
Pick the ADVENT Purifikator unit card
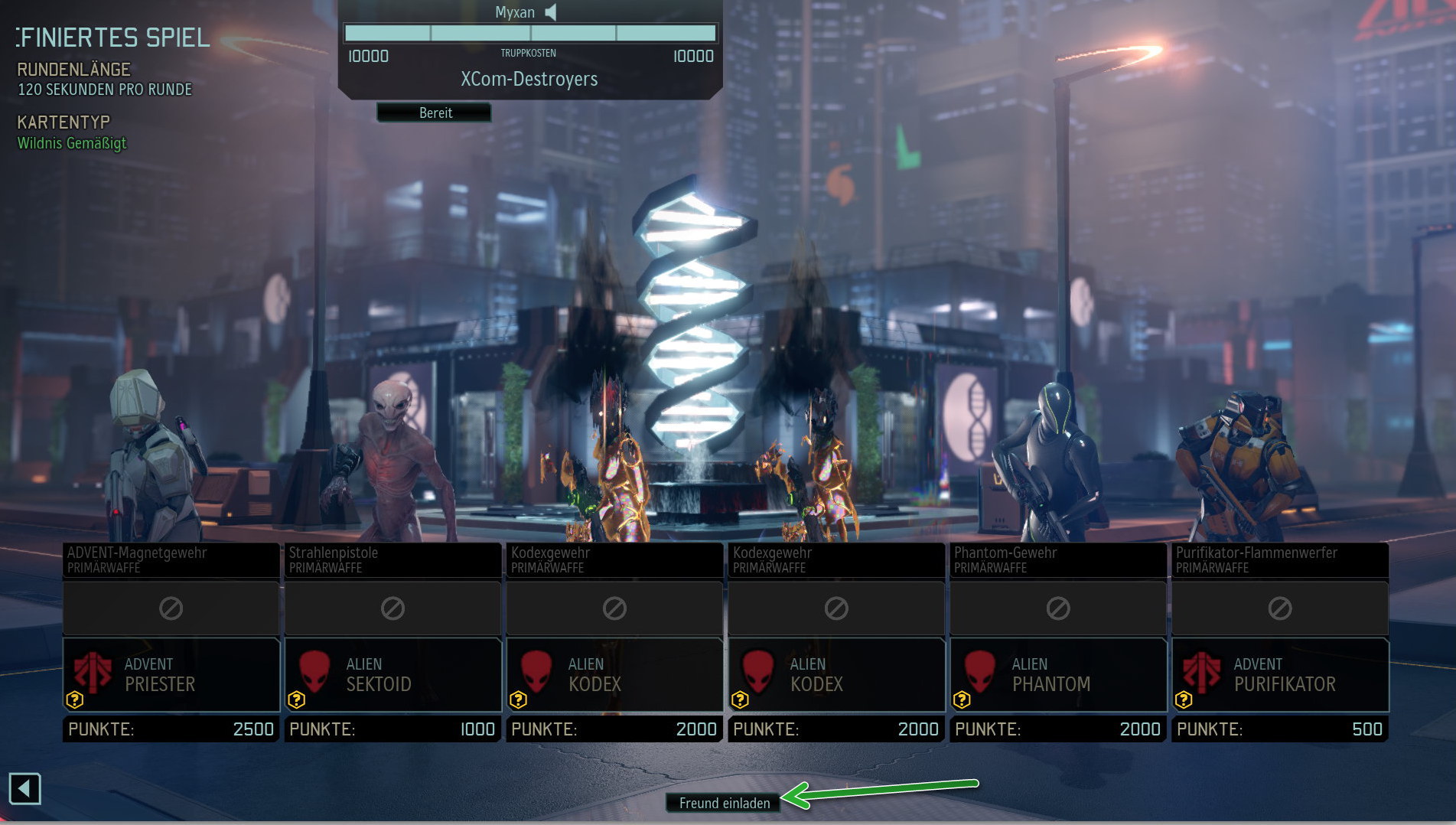click(1280, 674)
